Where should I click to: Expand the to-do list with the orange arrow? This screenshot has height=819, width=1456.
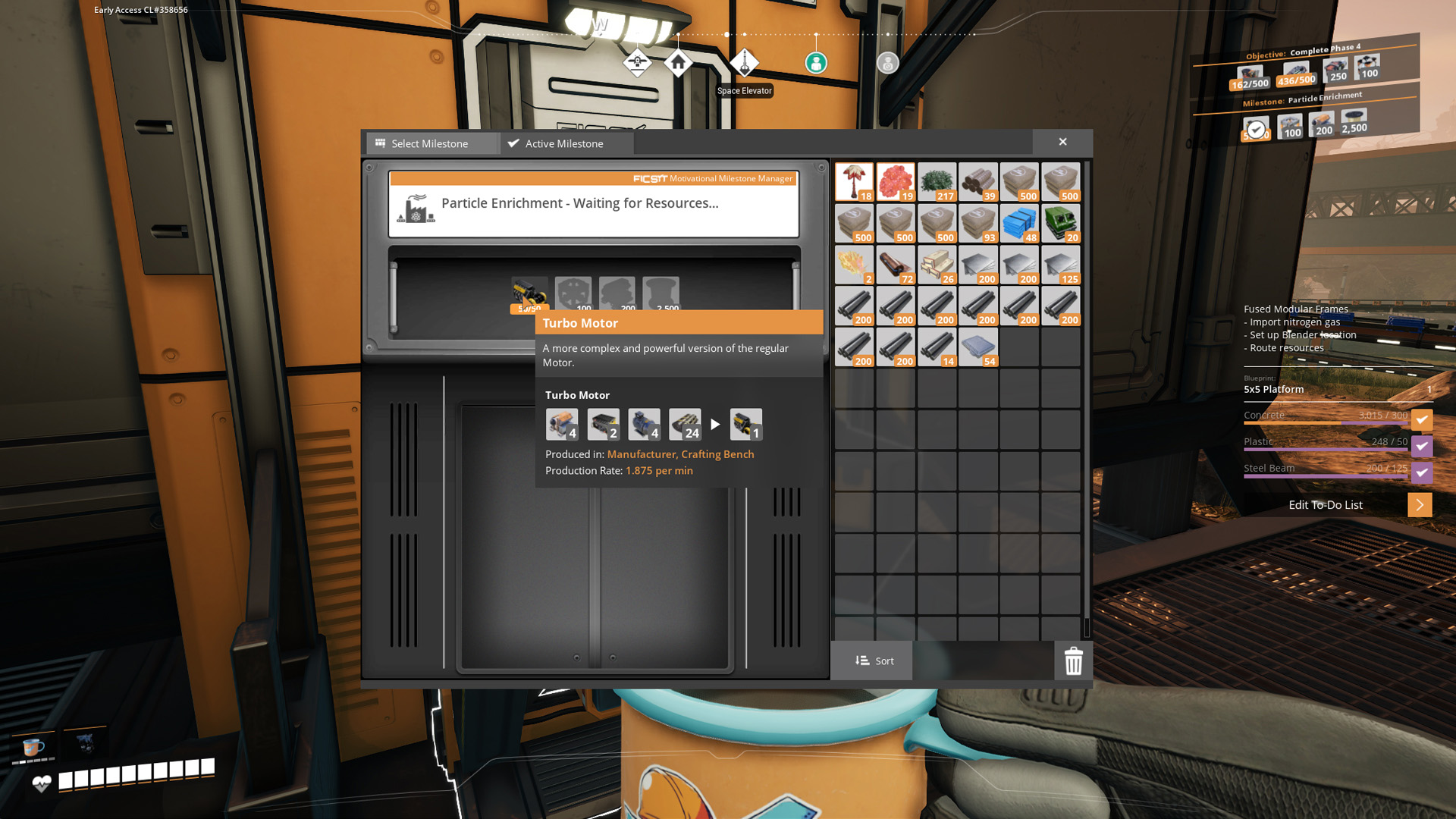pos(1420,504)
